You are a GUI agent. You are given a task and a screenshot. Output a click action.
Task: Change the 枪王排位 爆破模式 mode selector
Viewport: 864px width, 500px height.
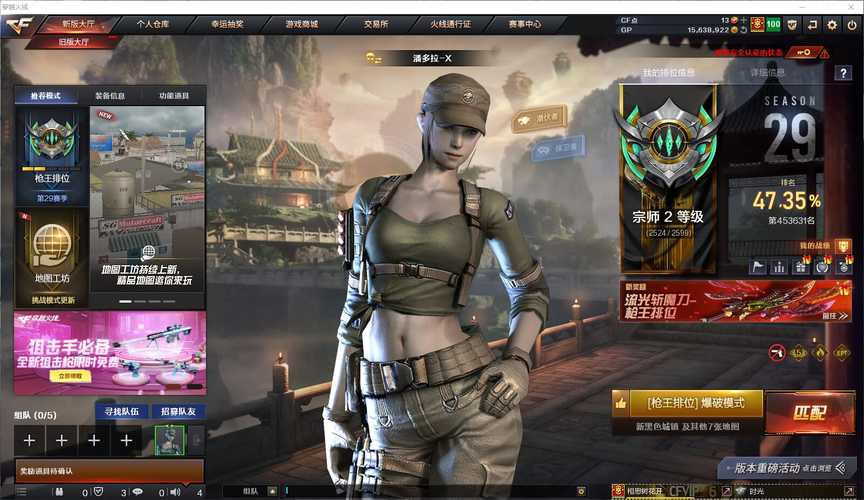[686, 403]
